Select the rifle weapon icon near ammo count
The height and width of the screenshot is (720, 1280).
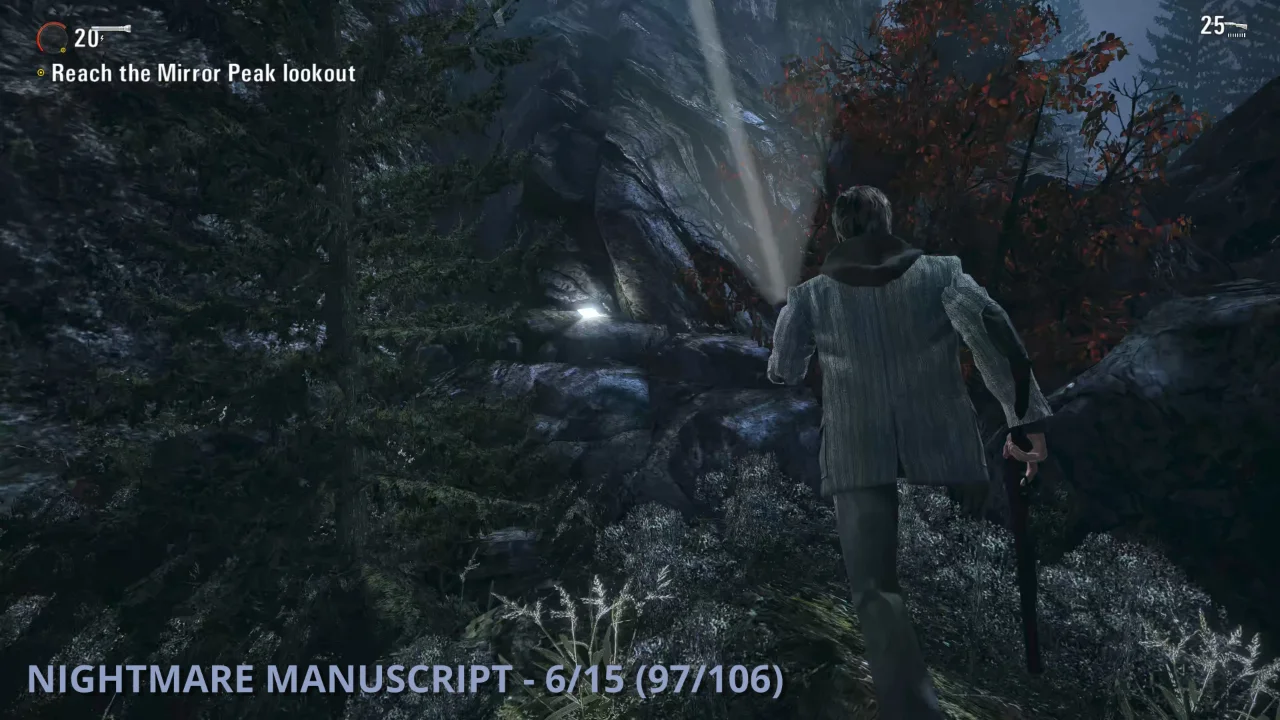[x=1236, y=26]
